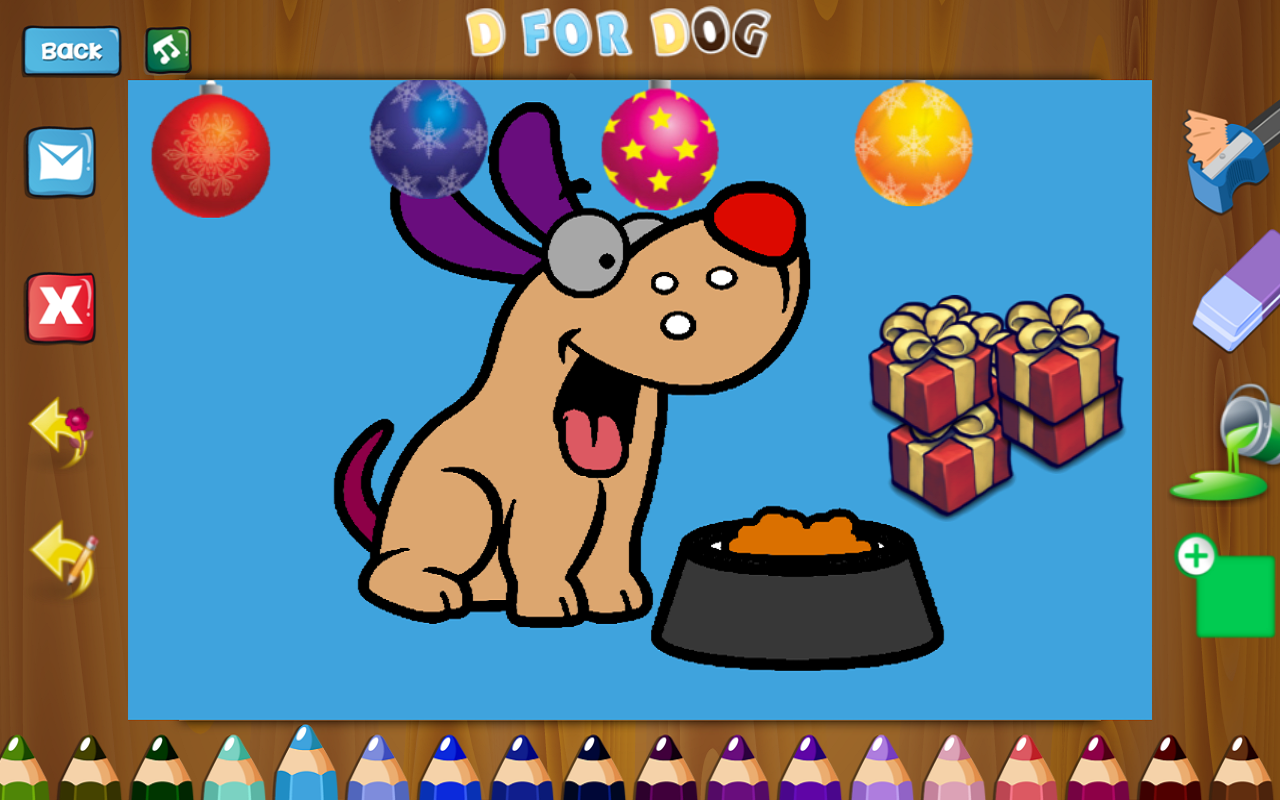
Task: Click the stack of gift boxes
Action: tap(990, 400)
